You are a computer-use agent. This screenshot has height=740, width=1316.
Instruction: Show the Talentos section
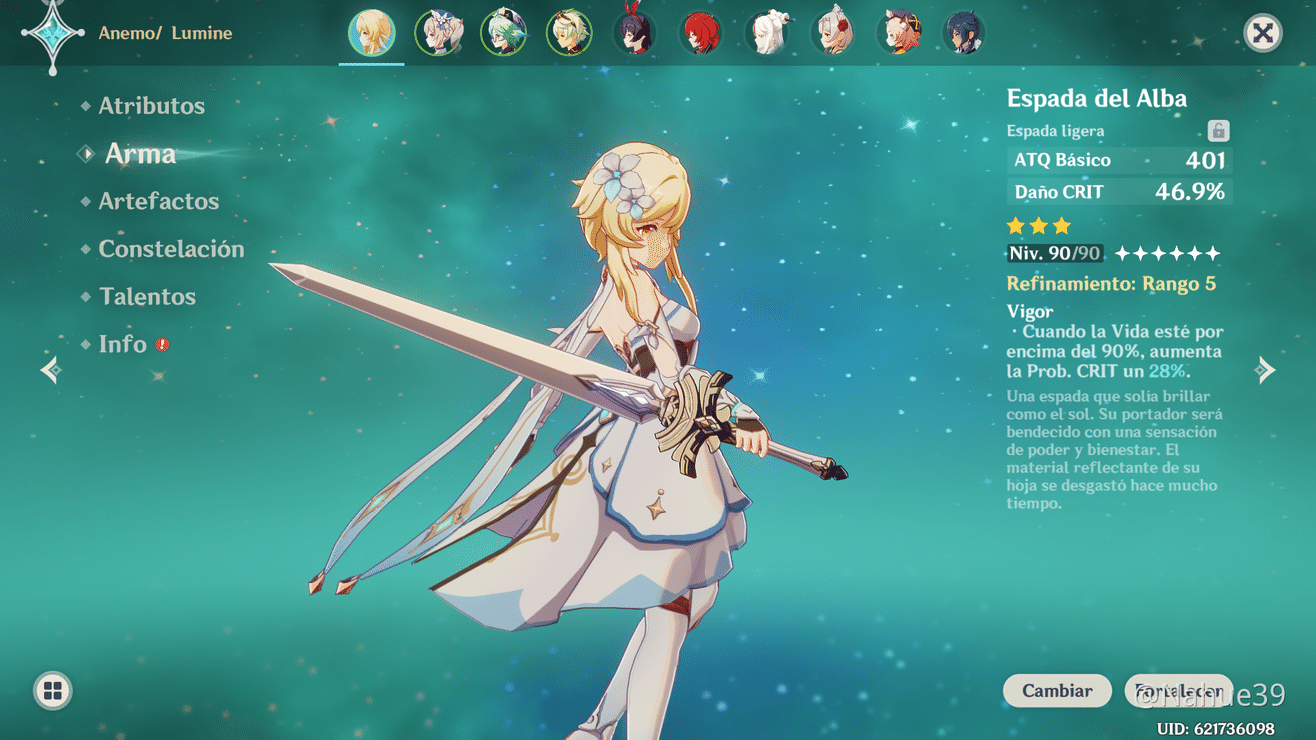tap(147, 297)
